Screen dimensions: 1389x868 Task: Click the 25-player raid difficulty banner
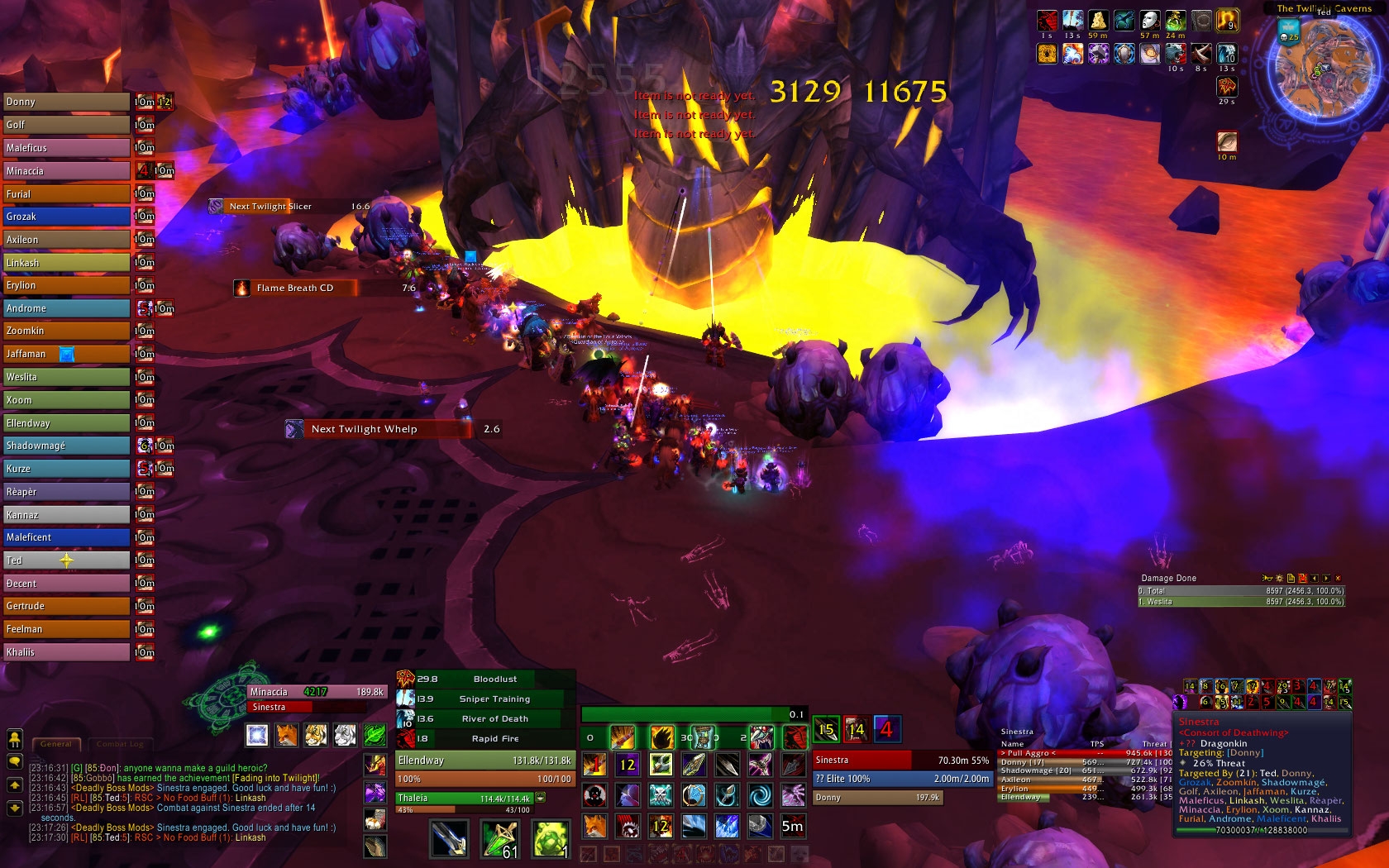1290,32
